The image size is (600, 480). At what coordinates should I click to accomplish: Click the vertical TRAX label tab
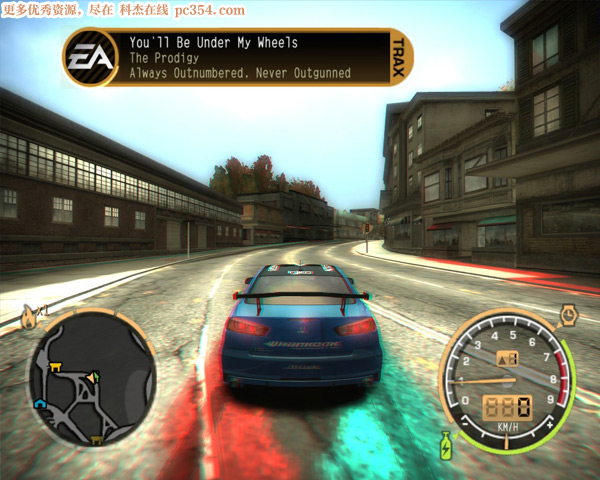point(399,56)
